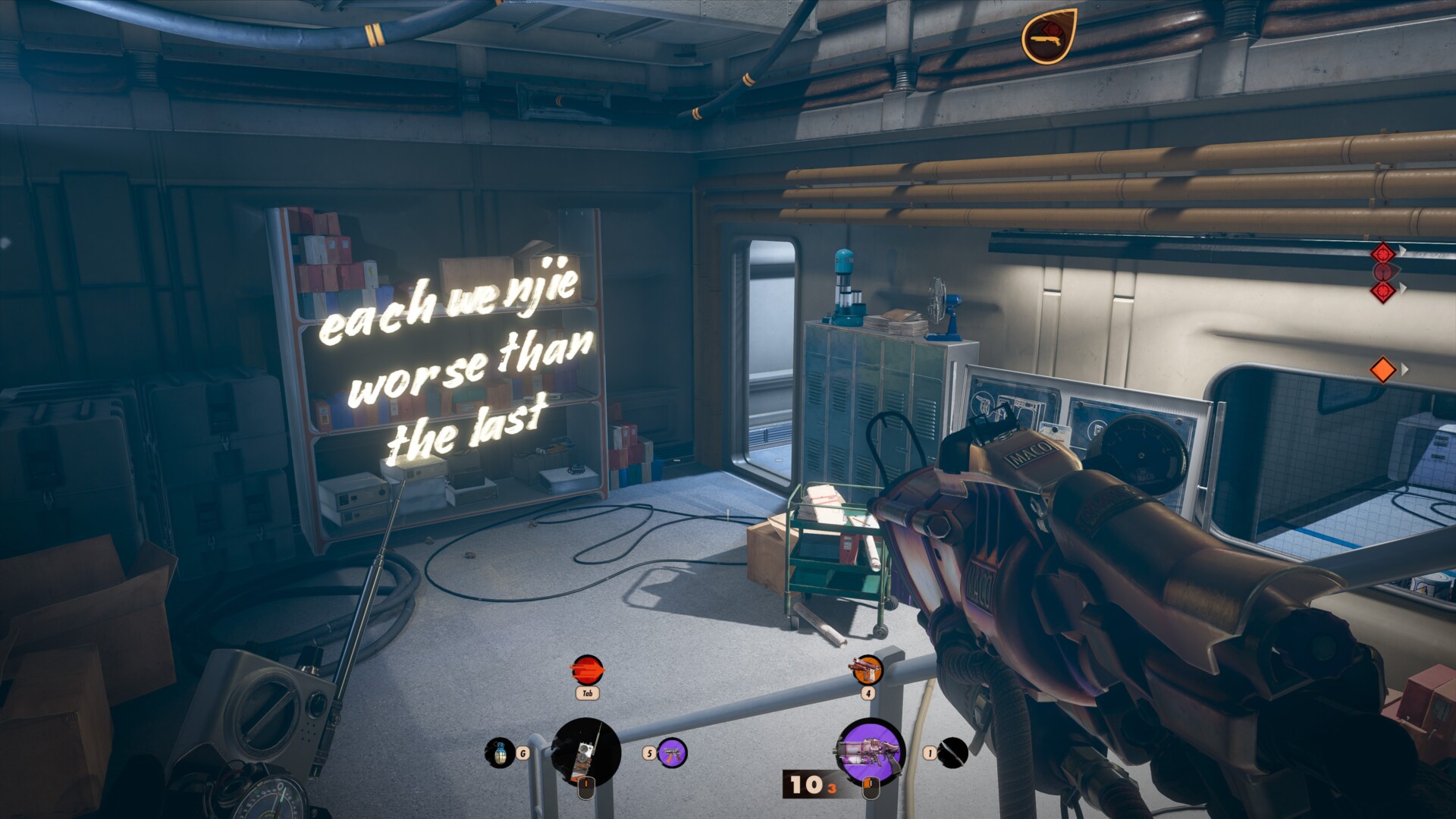Select the grenade gadget icon
Image resolution: width=1456 pixels, height=819 pixels.
click(x=499, y=752)
